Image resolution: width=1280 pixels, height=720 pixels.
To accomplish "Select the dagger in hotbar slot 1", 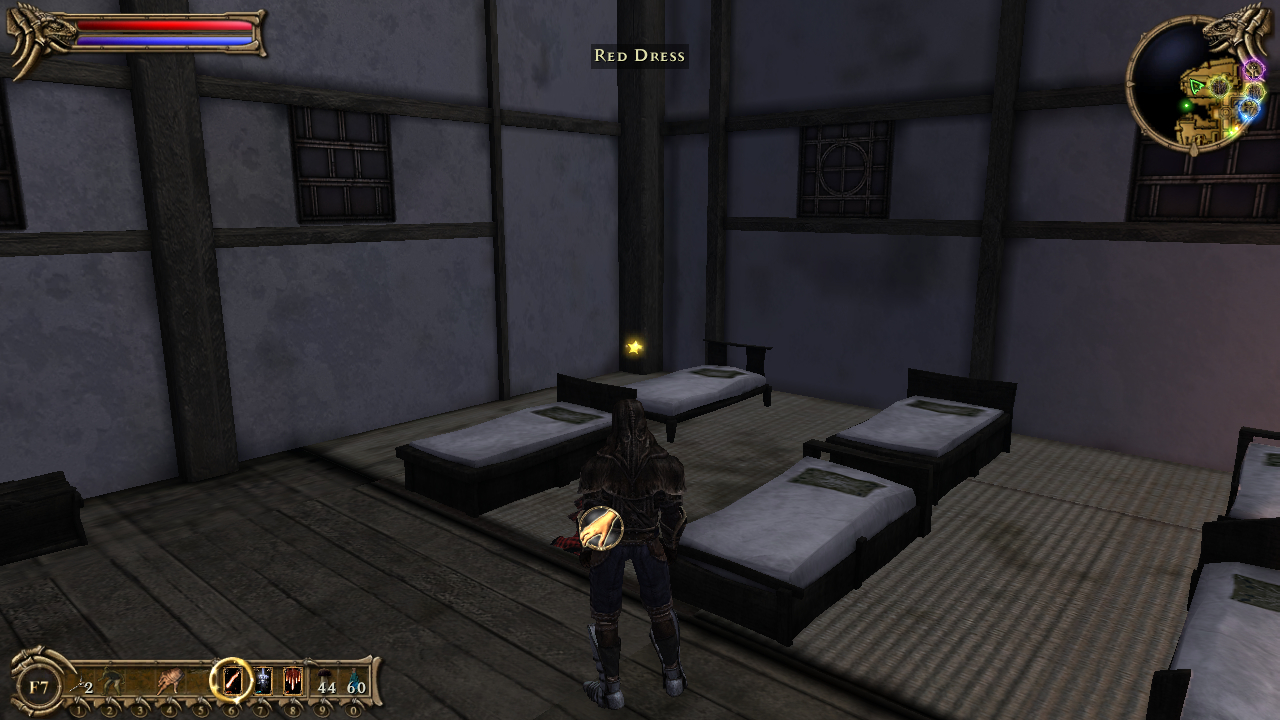I will 80,682.
